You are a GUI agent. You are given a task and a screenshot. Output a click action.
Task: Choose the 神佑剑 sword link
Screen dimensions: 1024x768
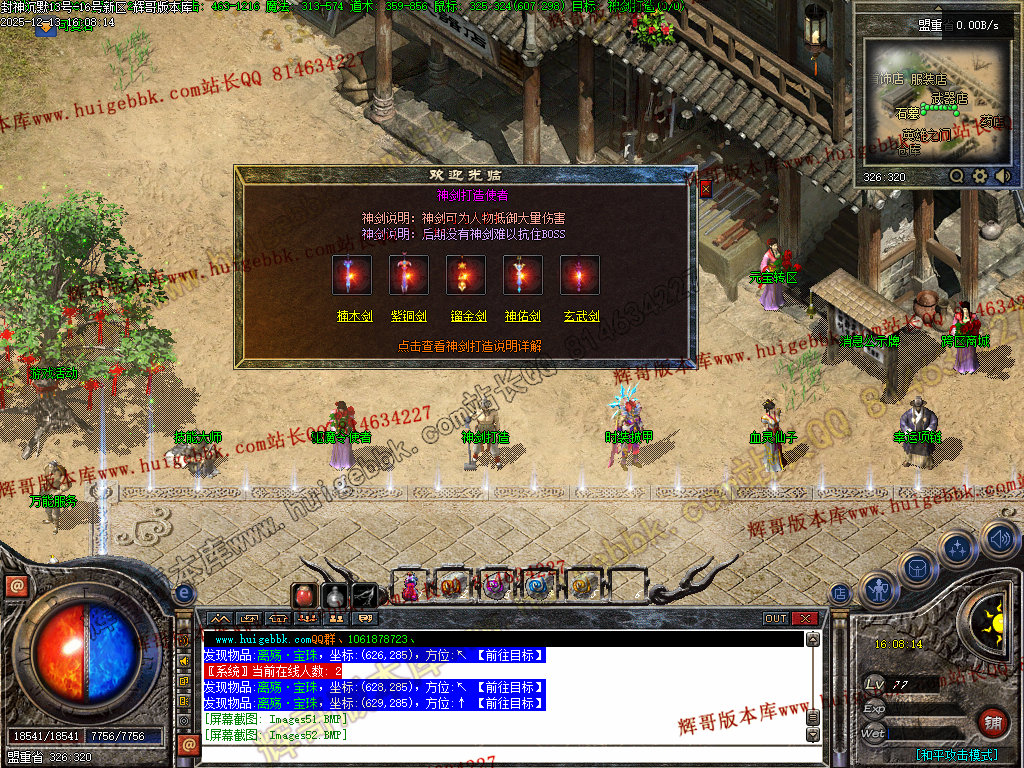coord(523,316)
